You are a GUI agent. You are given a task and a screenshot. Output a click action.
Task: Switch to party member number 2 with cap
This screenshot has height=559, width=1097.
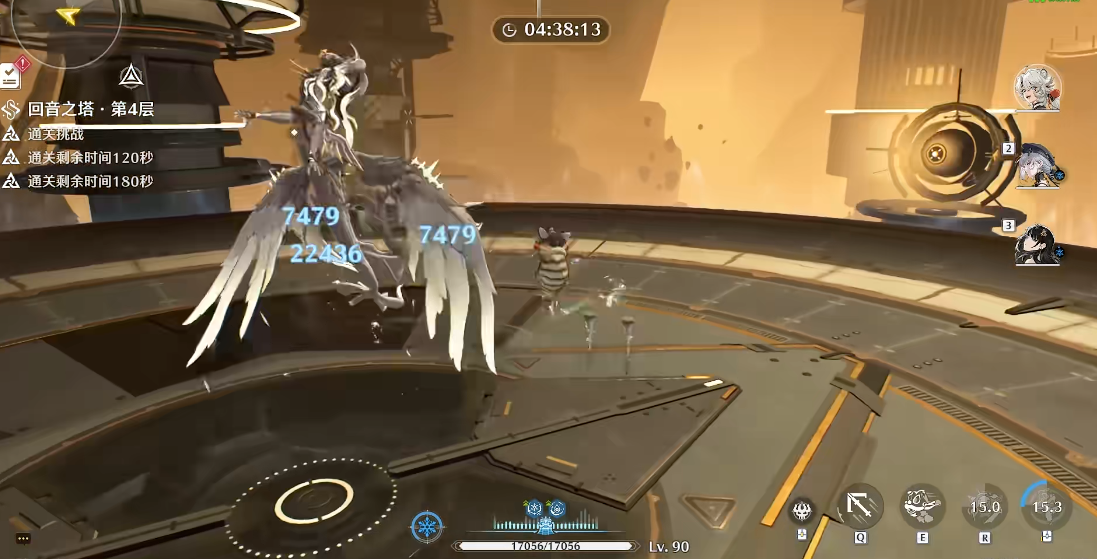(1037, 166)
